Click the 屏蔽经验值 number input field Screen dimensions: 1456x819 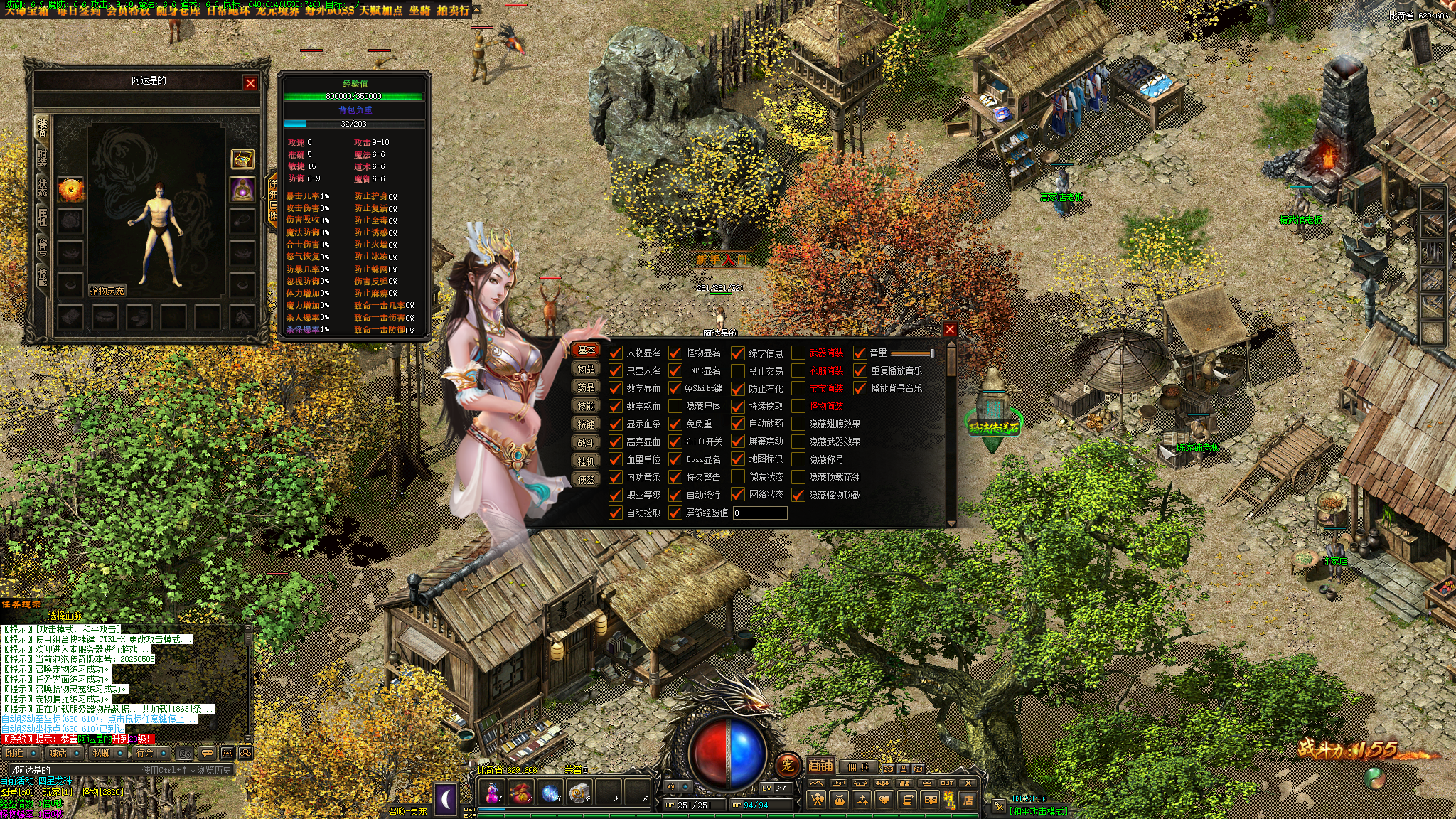click(760, 513)
